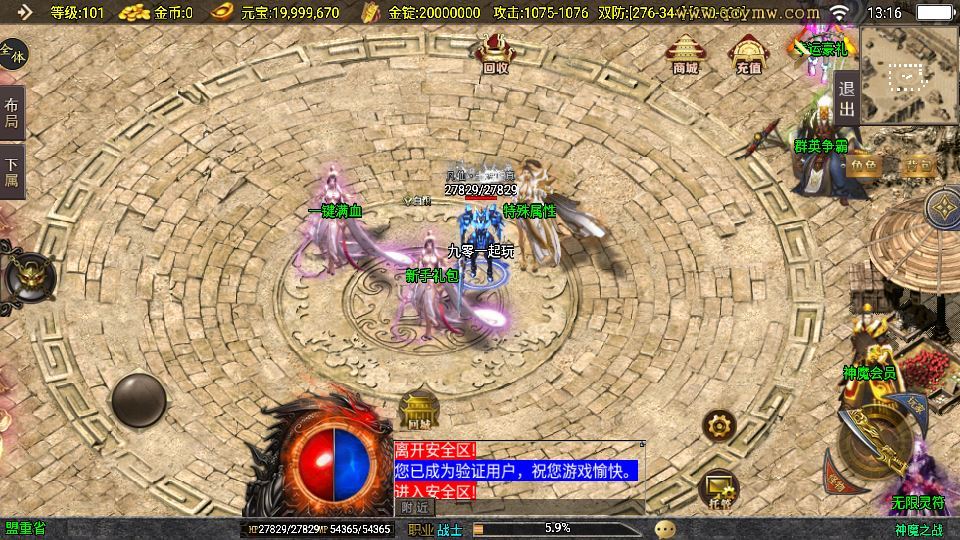The image size is (960, 540).
Task: Select the 布局 layout tab
Action: pos(11,113)
